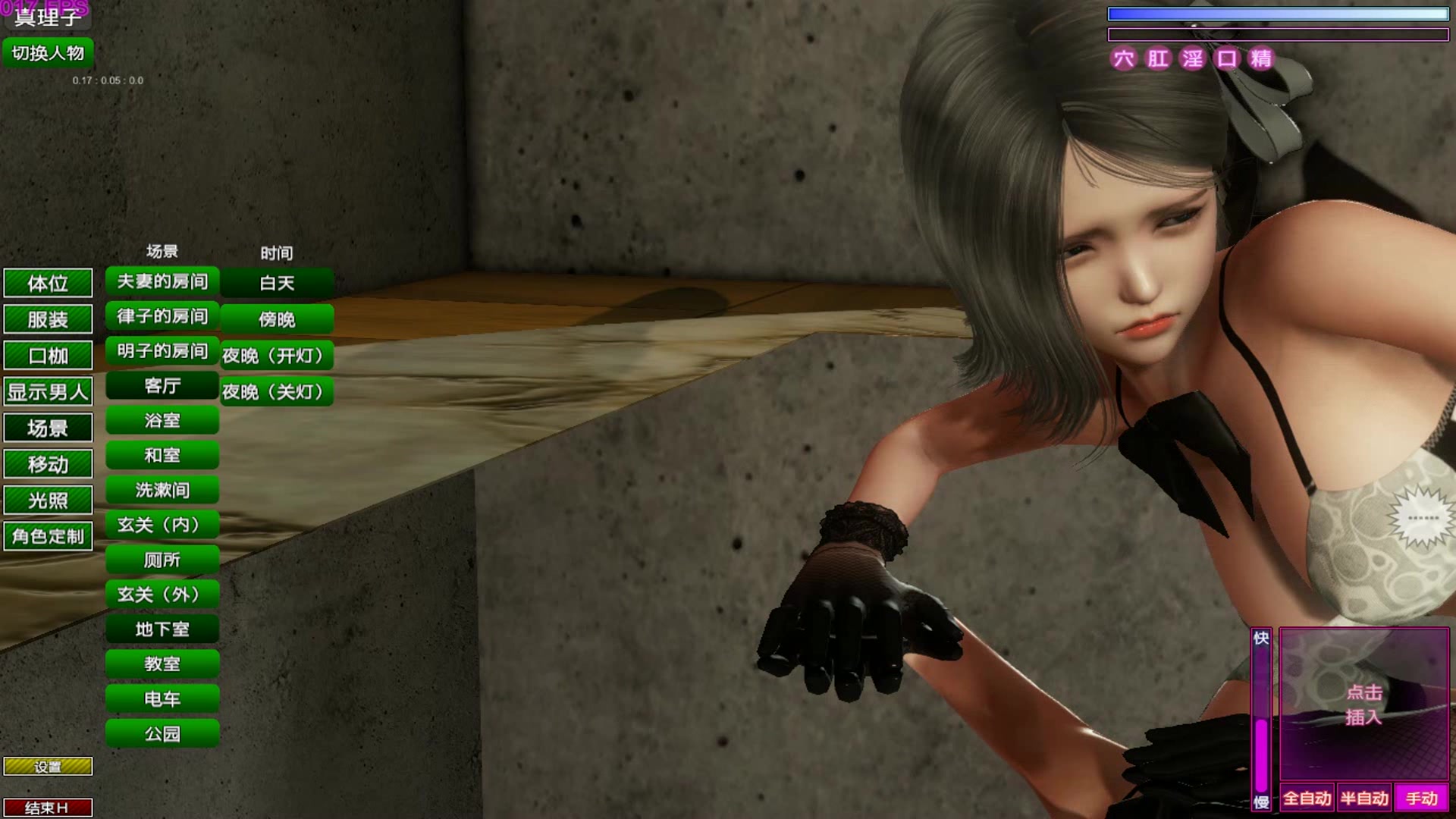Select the 和室 Japanese room scene
This screenshot has width=1456, height=819.
click(162, 456)
